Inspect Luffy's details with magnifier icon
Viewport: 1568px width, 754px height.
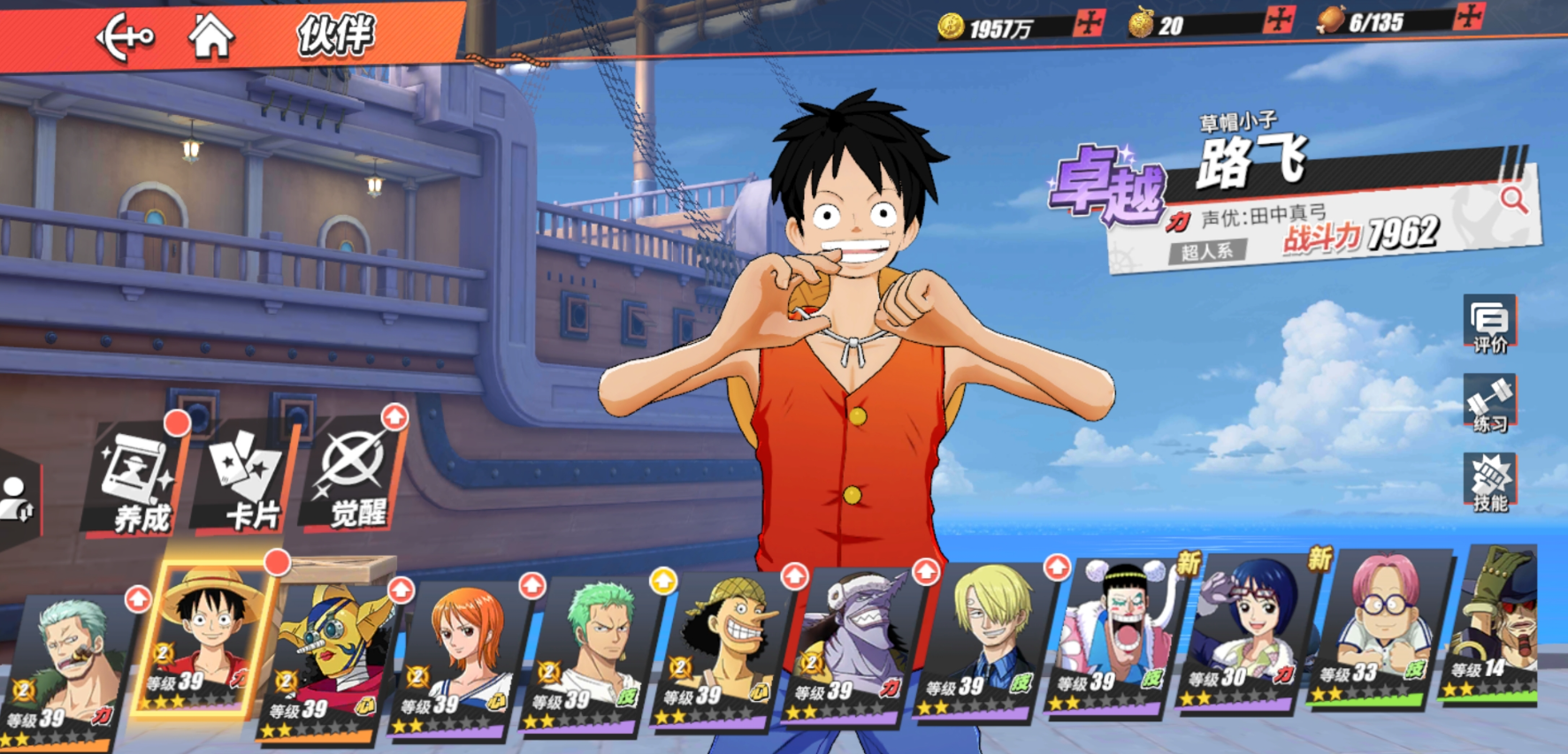point(1513,201)
